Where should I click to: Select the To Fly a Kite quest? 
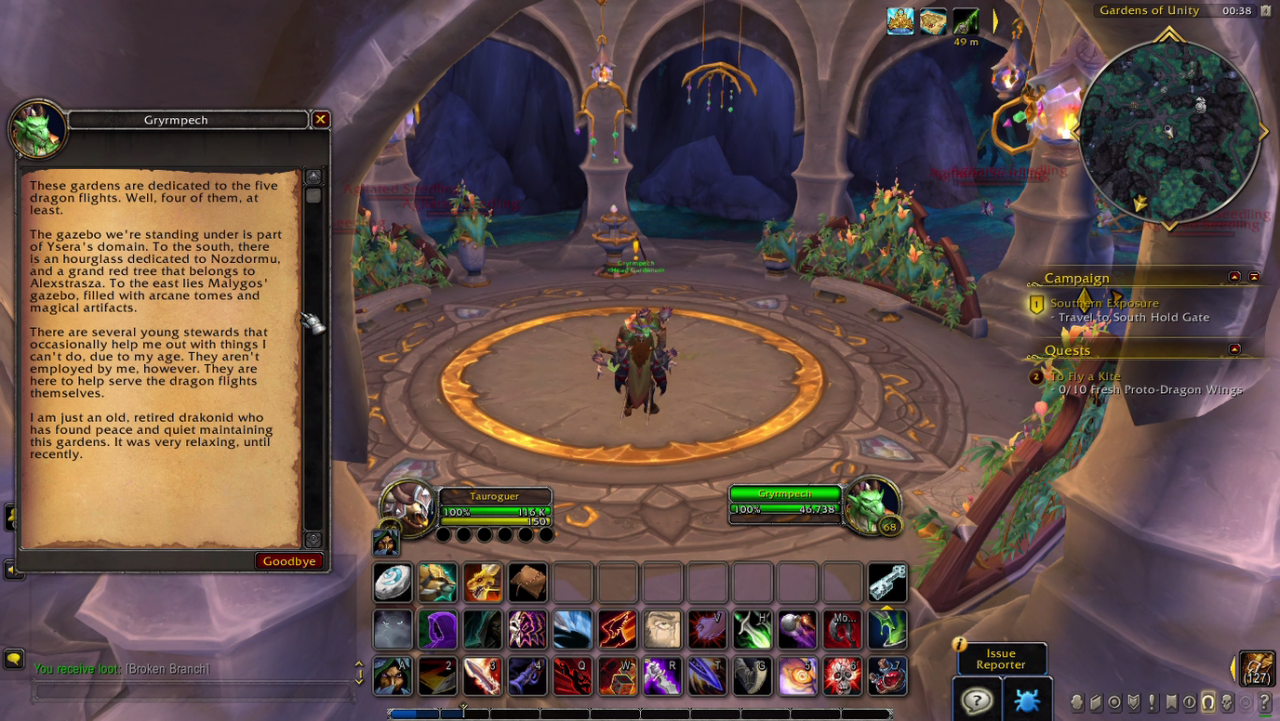click(1084, 377)
